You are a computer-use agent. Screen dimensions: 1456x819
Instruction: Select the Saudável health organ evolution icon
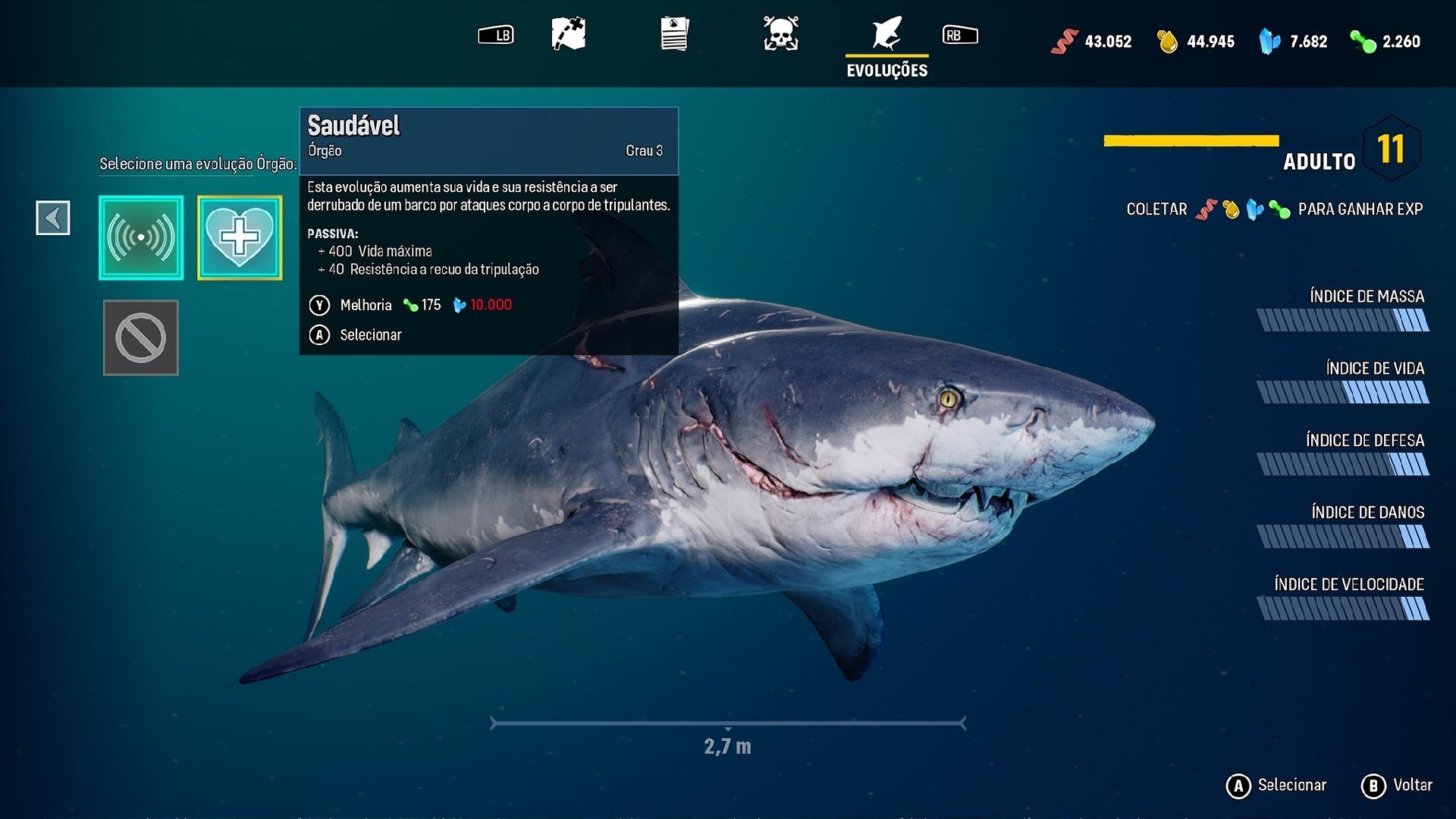coord(240,237)
